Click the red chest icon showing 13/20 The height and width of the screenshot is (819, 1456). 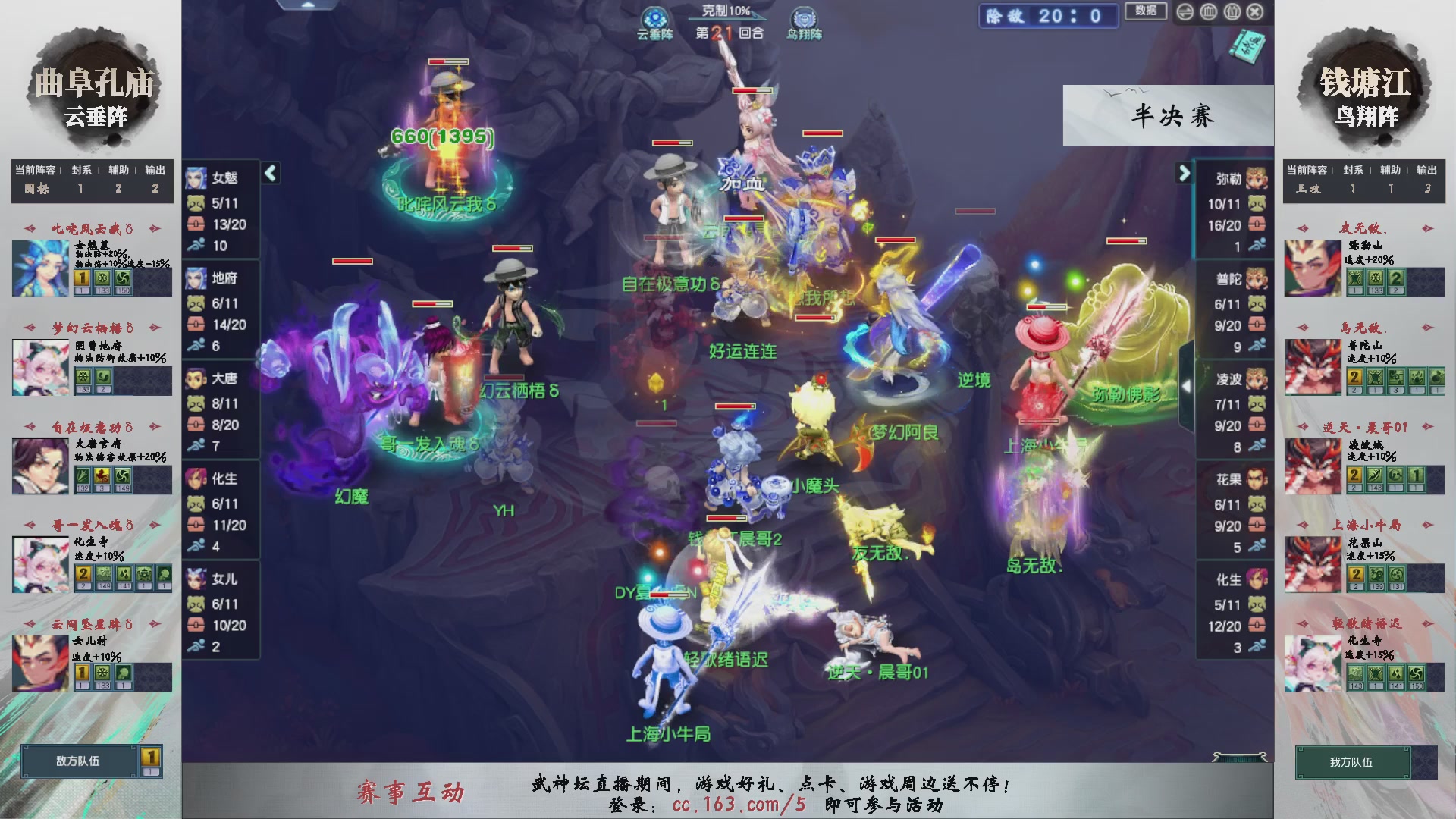[x=195, y=223]
